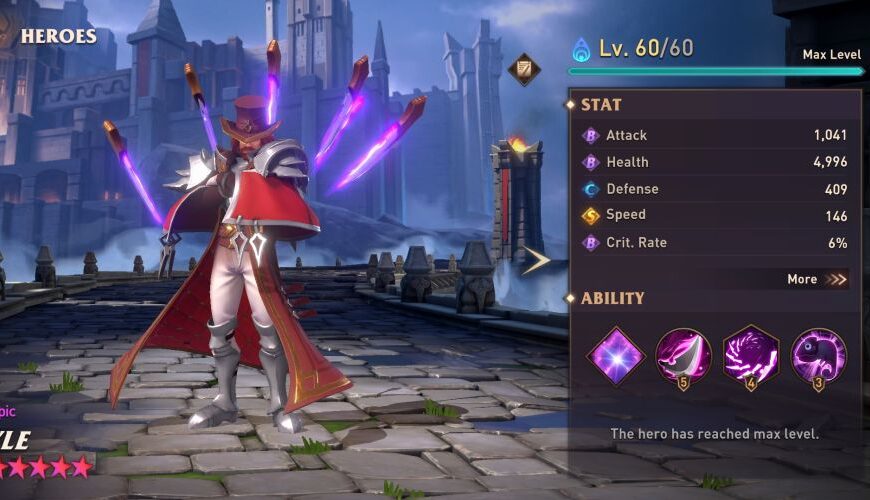
Task: Inspect the hexagonal purple claw ability
Action: pos(751,355)
